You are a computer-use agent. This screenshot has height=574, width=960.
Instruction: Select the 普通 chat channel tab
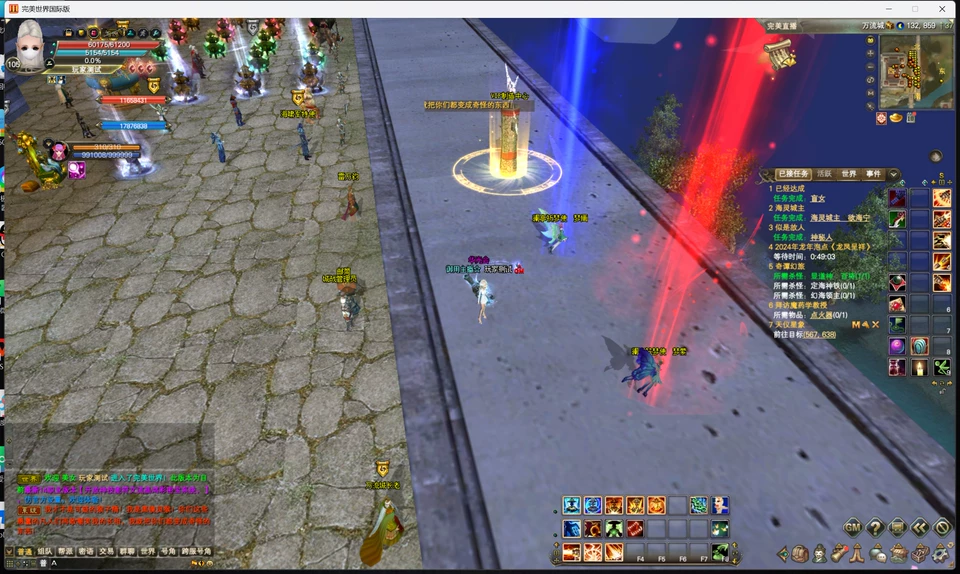pos(25,551)
